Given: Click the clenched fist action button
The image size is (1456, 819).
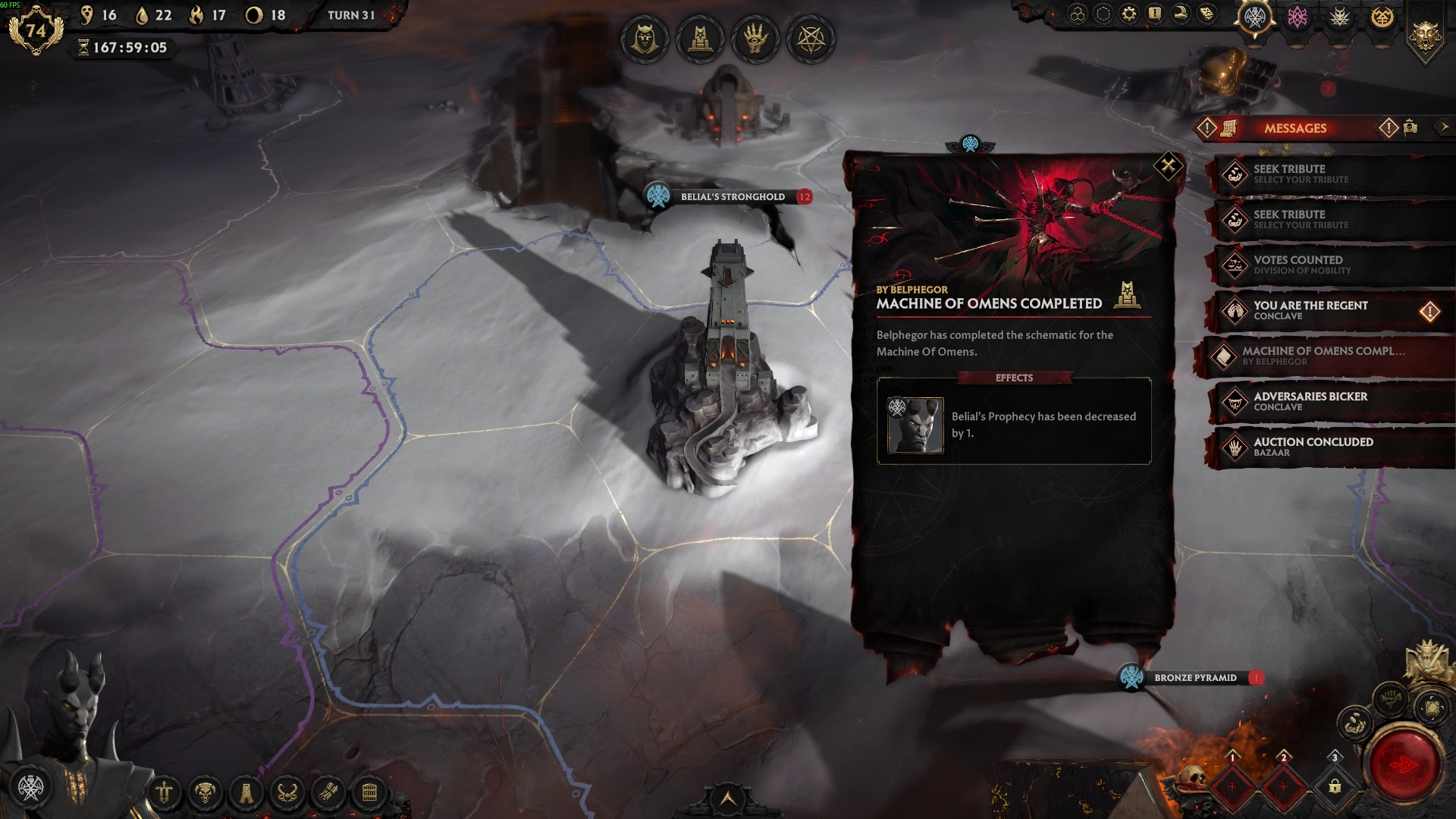Looking at the screenshot, I should [x=1390, y=698].
